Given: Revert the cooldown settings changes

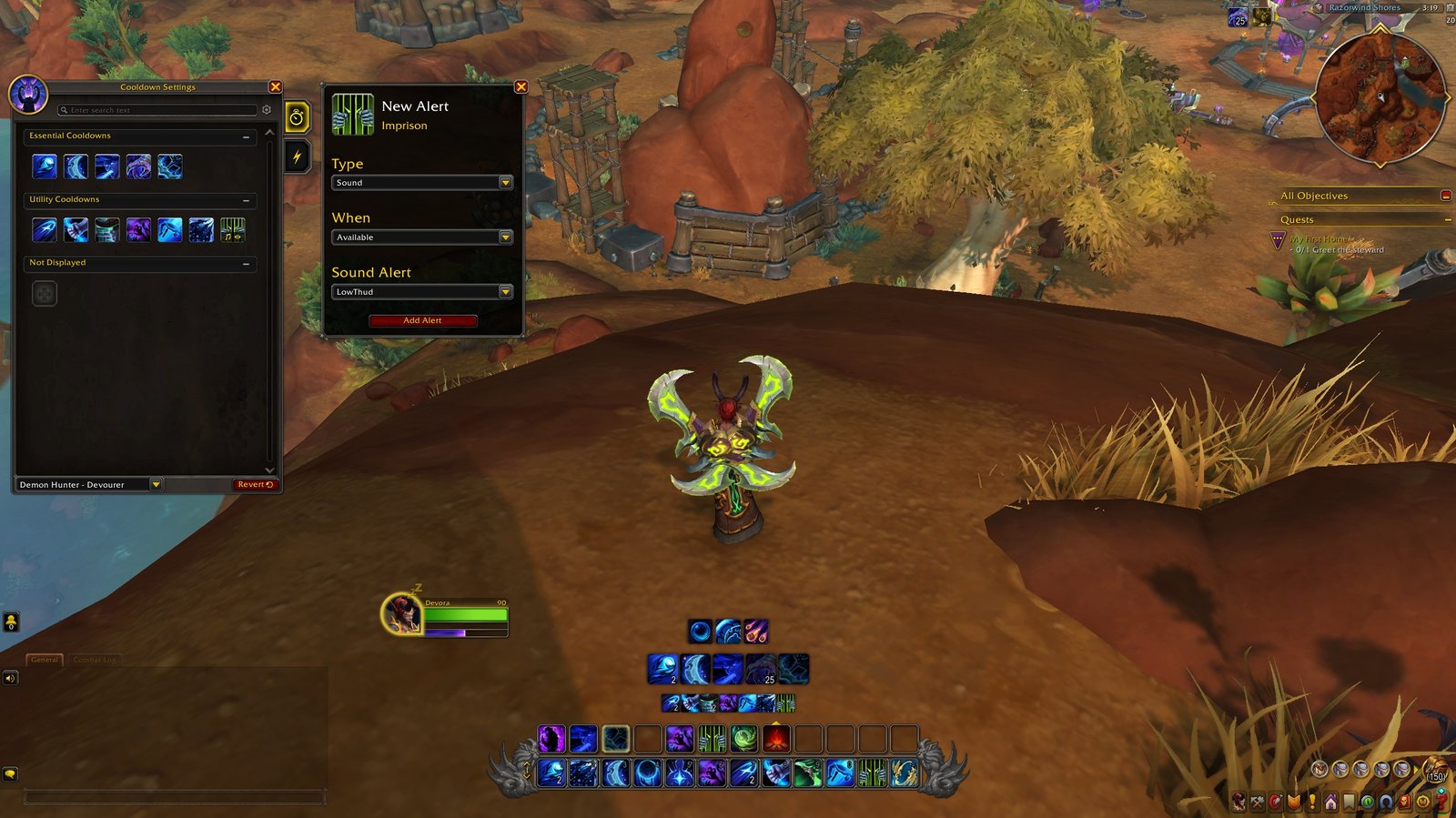Looking at the screenshot, I should coord(255,485).
